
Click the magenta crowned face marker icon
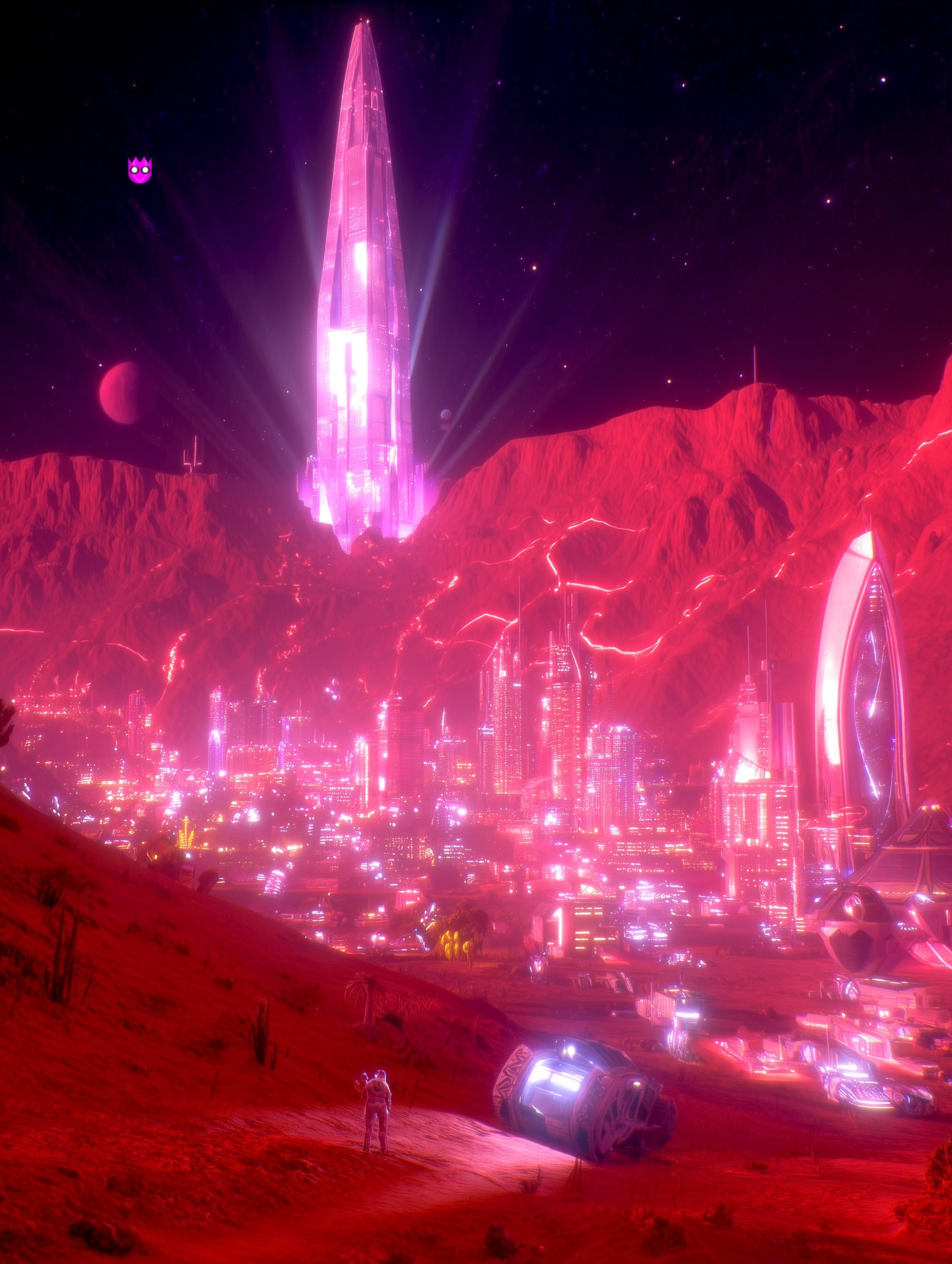[x=140, y=170]
